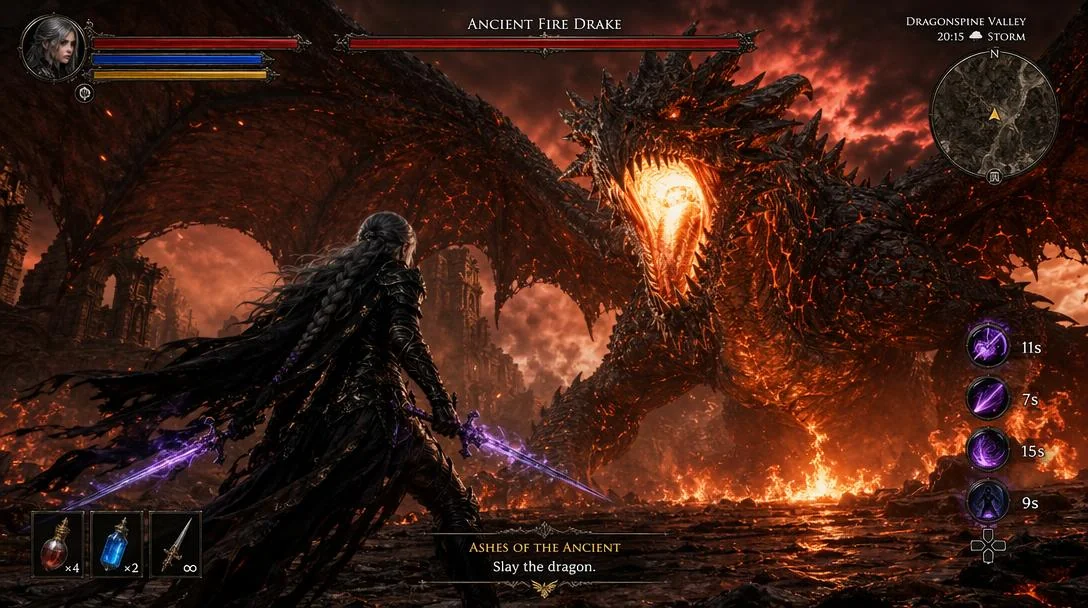Click the character portrait
The height and width of the screenshot is (608, 1088).
coord(53,47)
